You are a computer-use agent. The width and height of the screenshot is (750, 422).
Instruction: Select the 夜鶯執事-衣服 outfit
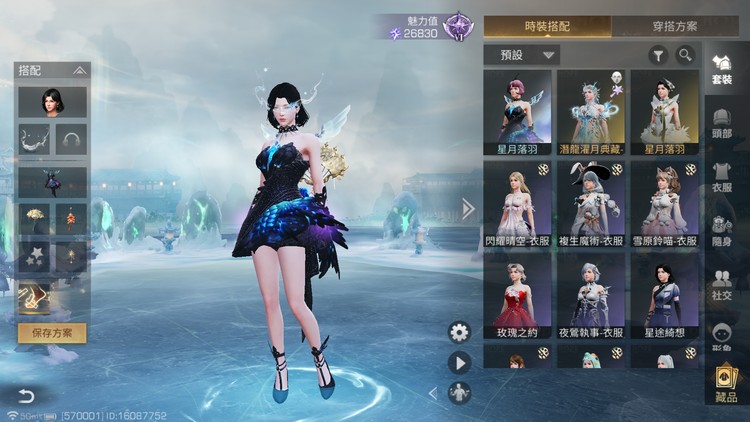(x=591, y=297)
